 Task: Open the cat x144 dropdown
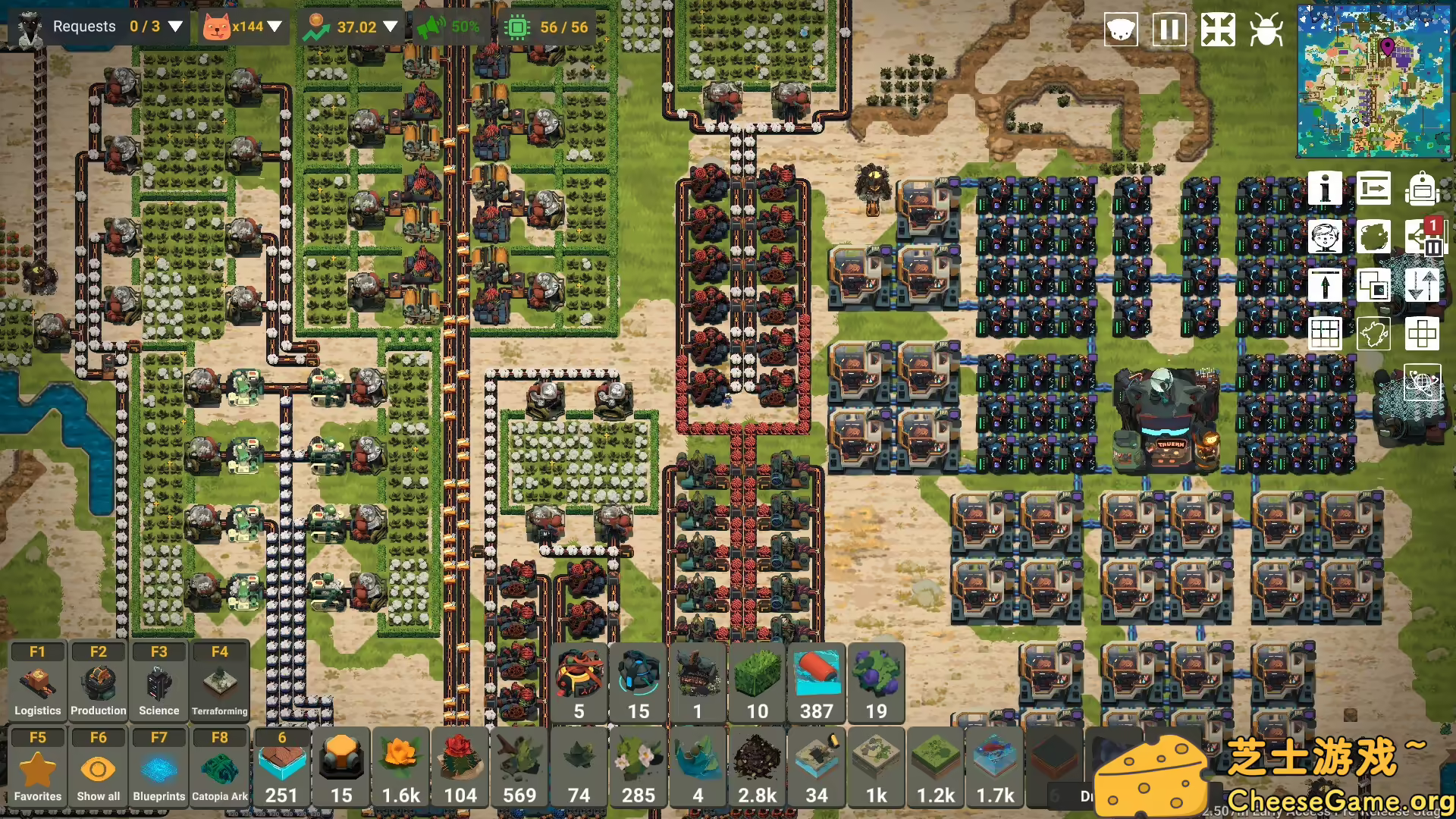point(276,26)
